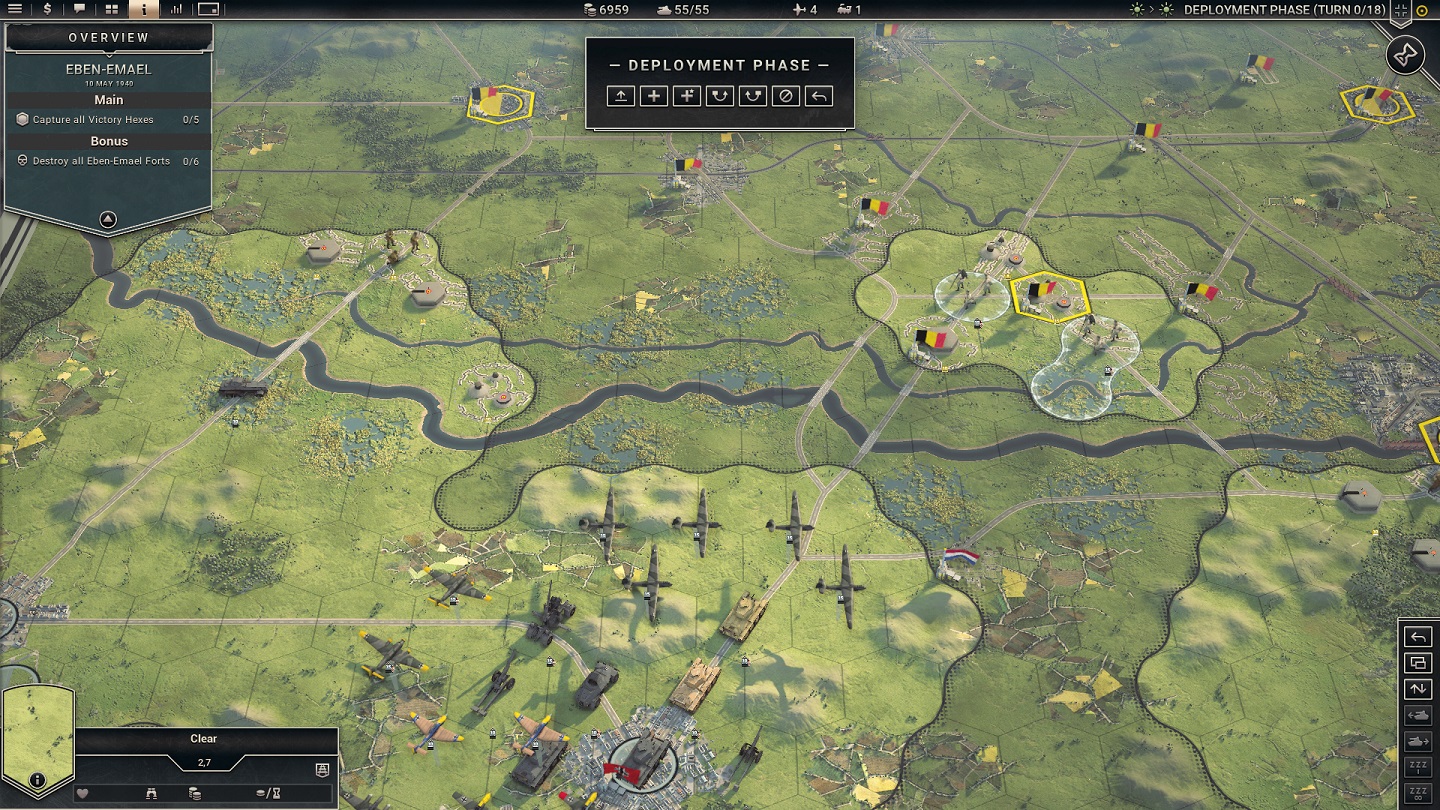1440x810 pixels.
Task: Open the speech bubble message log
Action: tap(80, 9)
